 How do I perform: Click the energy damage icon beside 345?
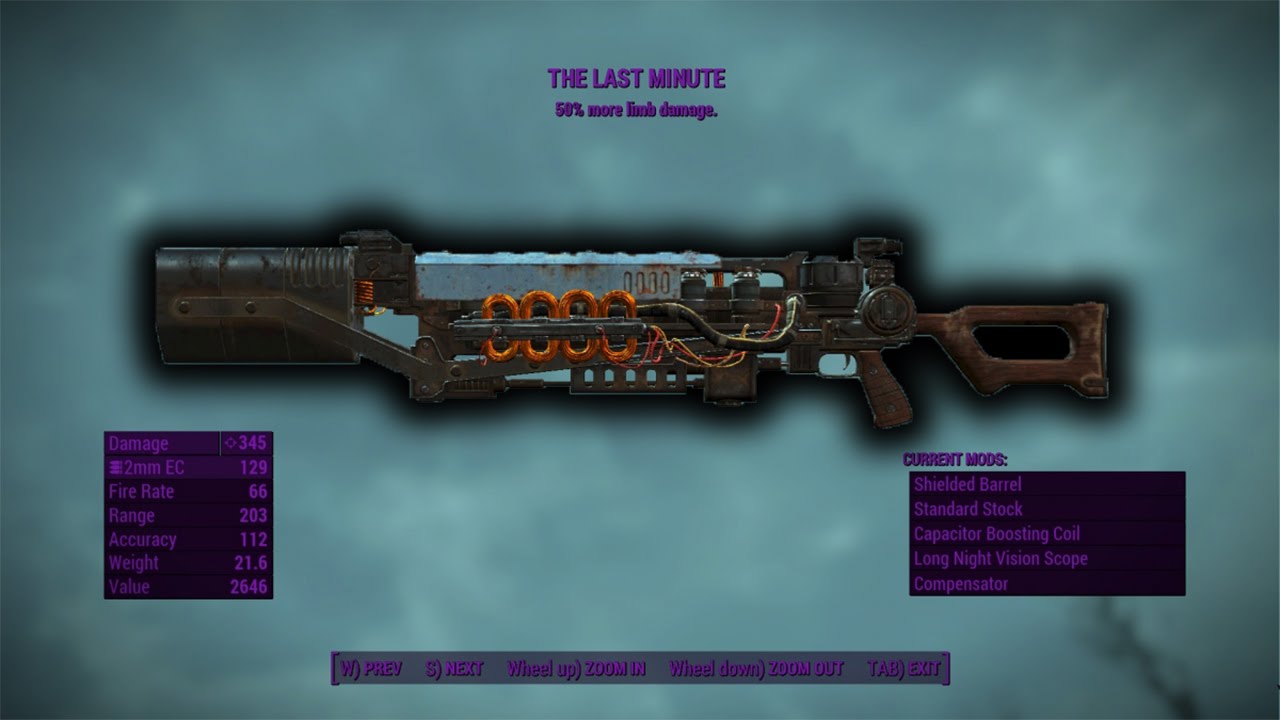230,443
